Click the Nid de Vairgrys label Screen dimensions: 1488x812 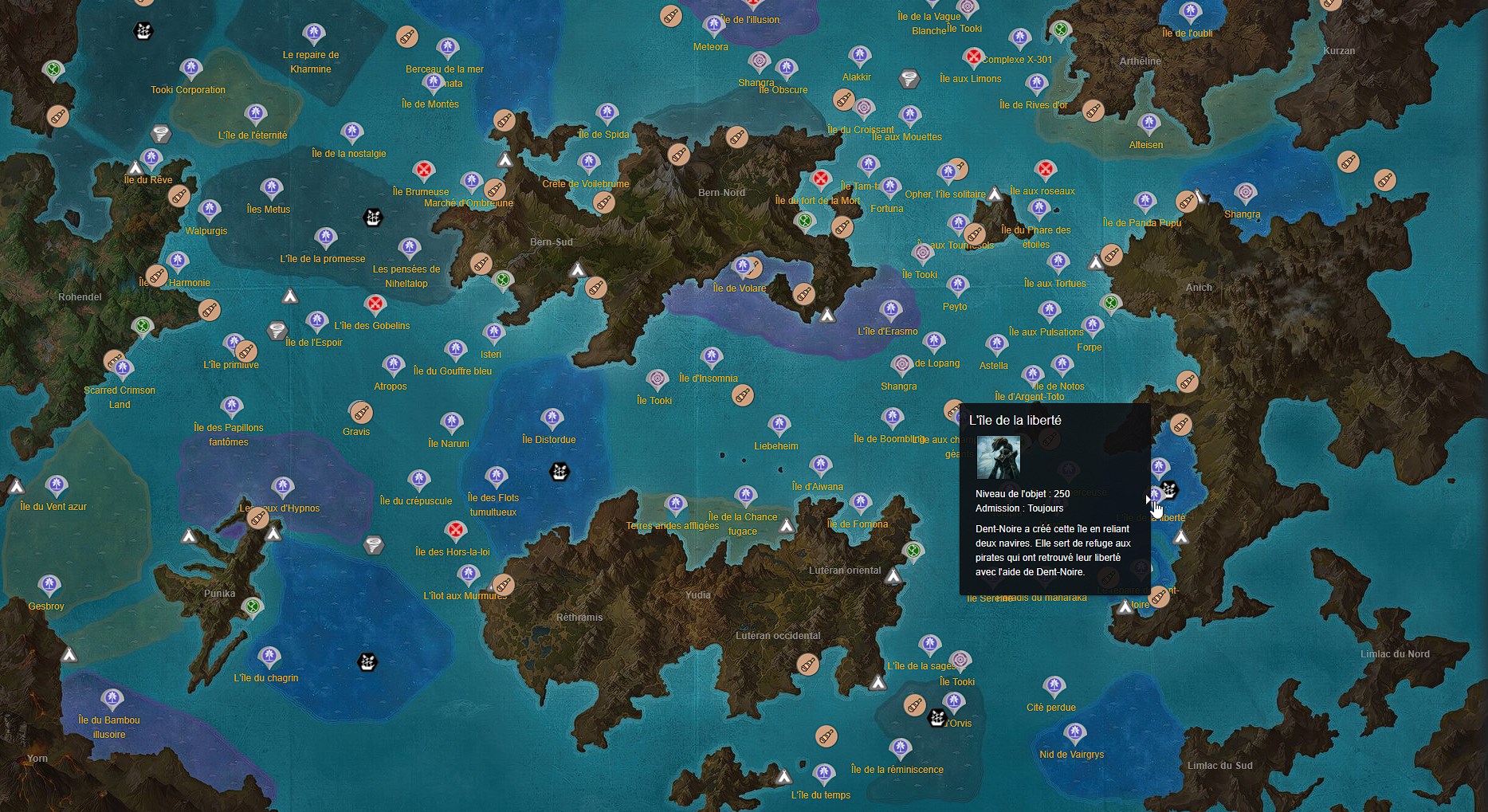pyautogui.click(x=1070, y=755)
